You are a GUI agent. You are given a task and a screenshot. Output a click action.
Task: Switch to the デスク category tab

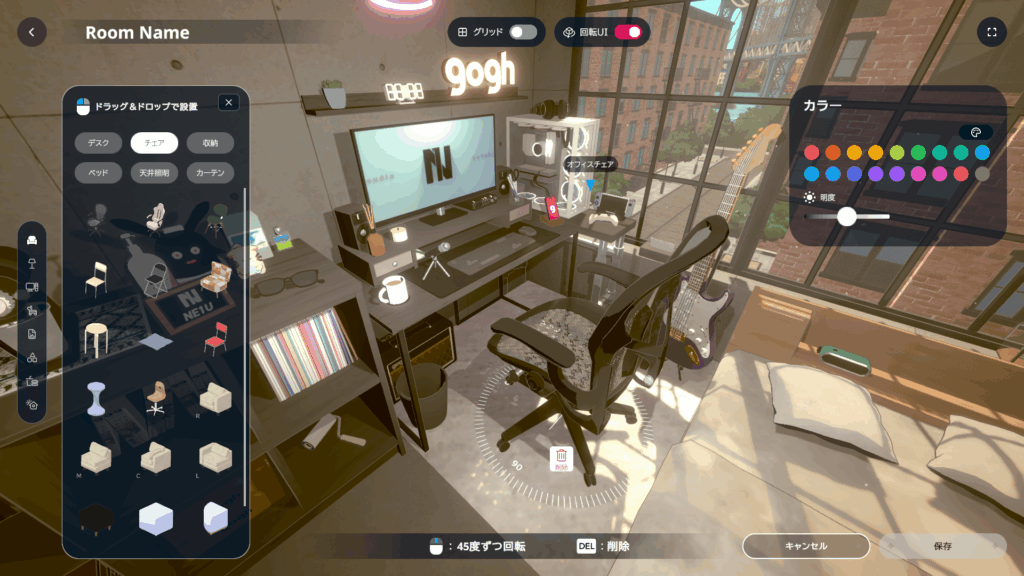[x=99, y=143]
